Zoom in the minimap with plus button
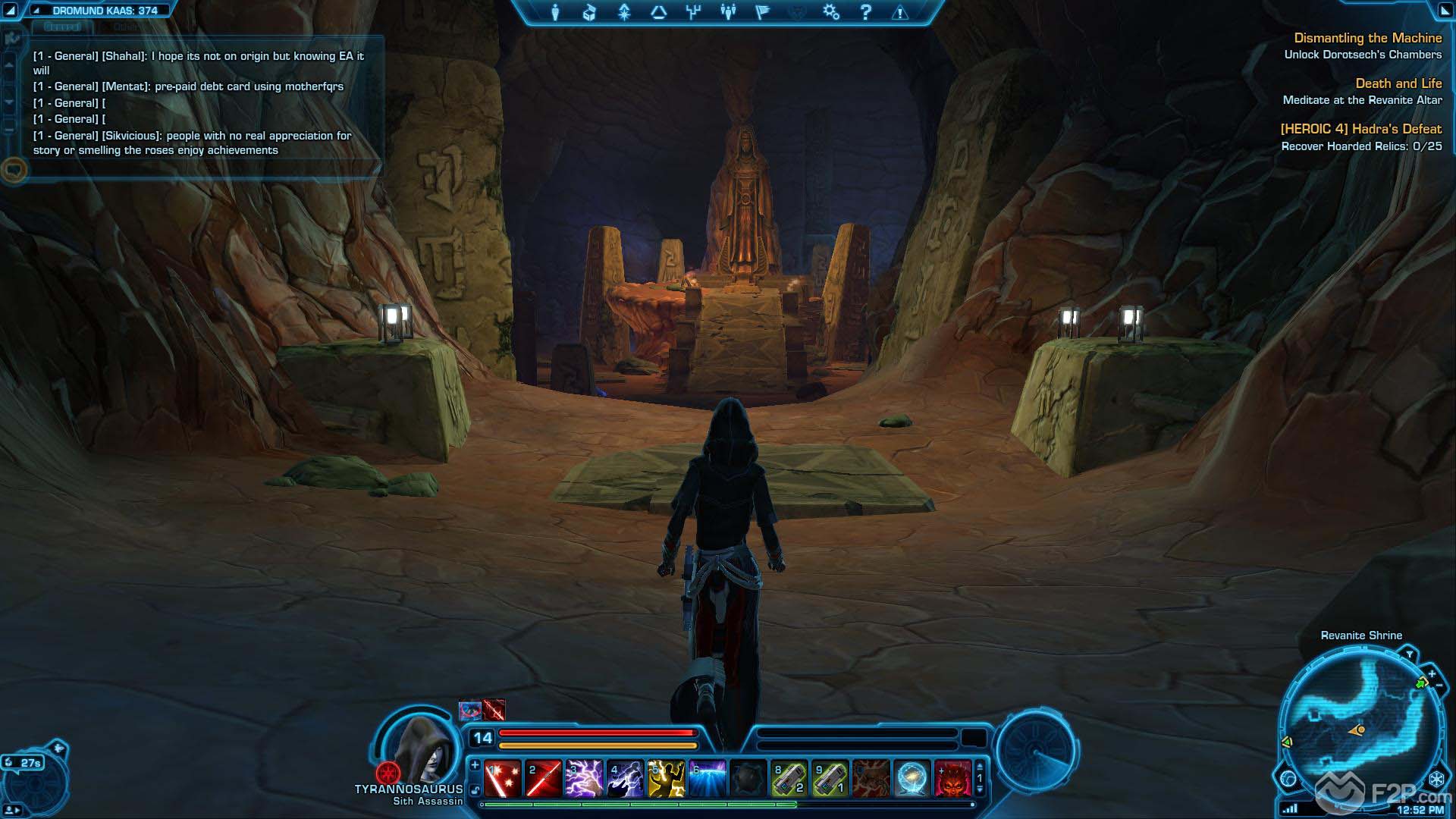The image size is (1456, 819). tap(1432, 673)
